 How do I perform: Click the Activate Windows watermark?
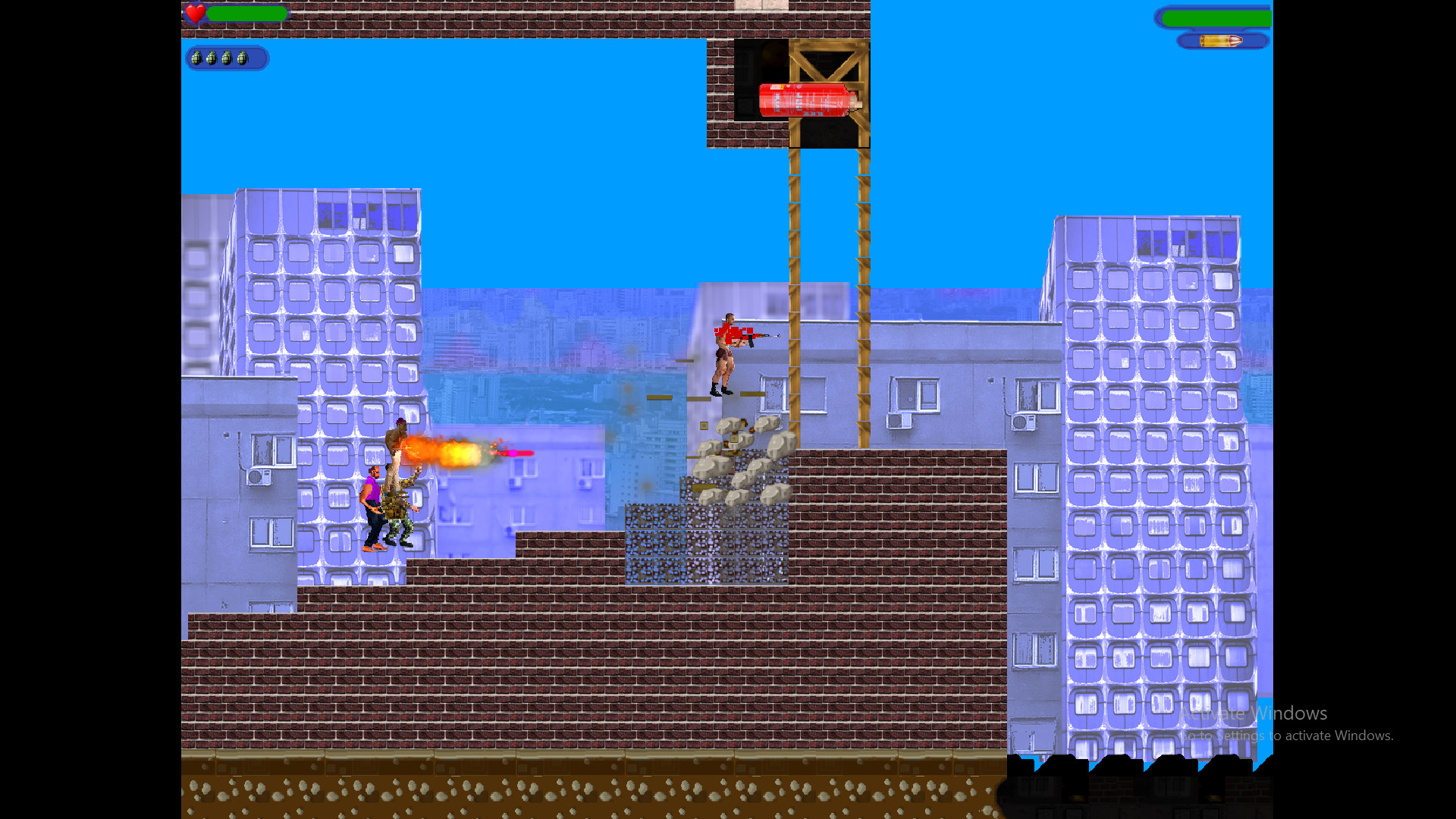click(x=1253, y=713)
